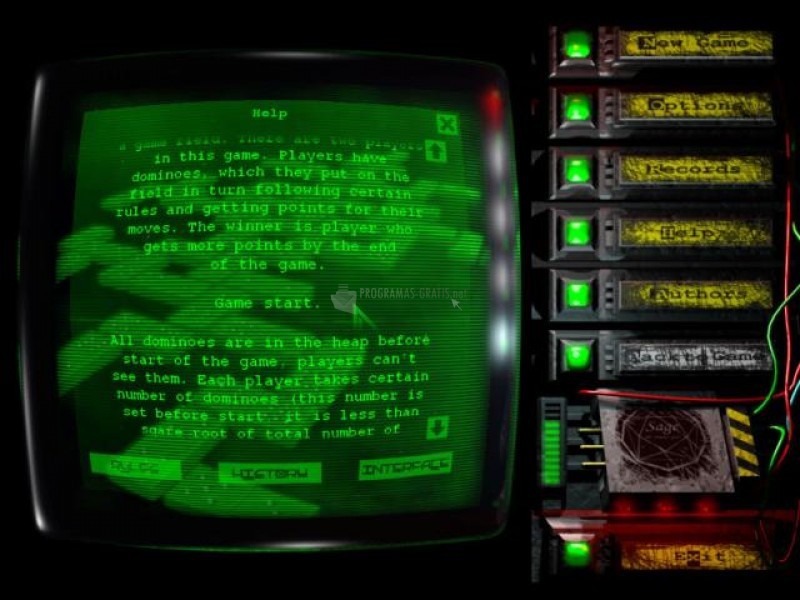Switch to the Interface help tab
Screen dimensions: 800x600
click(x=404, y=466)
